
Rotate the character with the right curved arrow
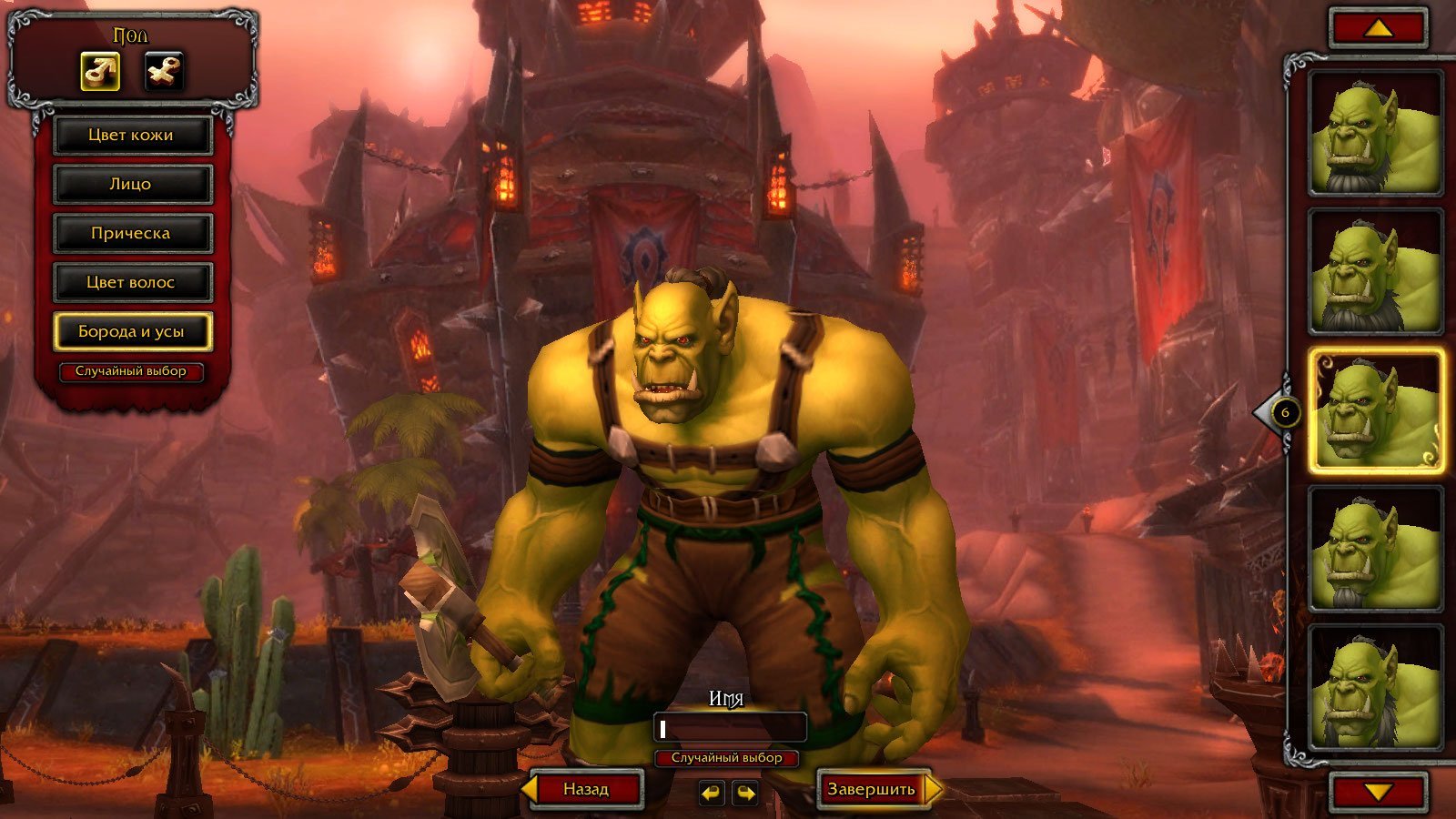click(745, 793)
